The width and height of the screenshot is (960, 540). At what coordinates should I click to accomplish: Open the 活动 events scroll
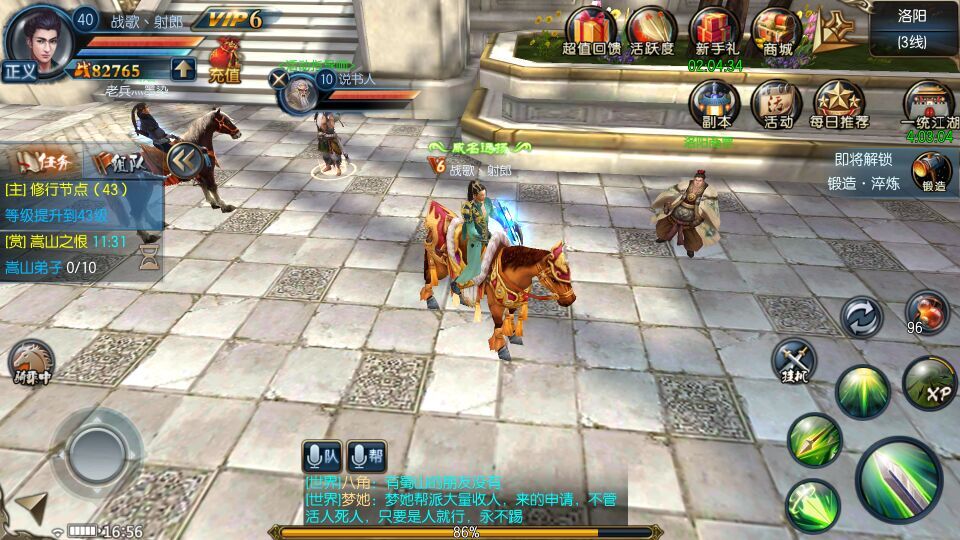777,105
